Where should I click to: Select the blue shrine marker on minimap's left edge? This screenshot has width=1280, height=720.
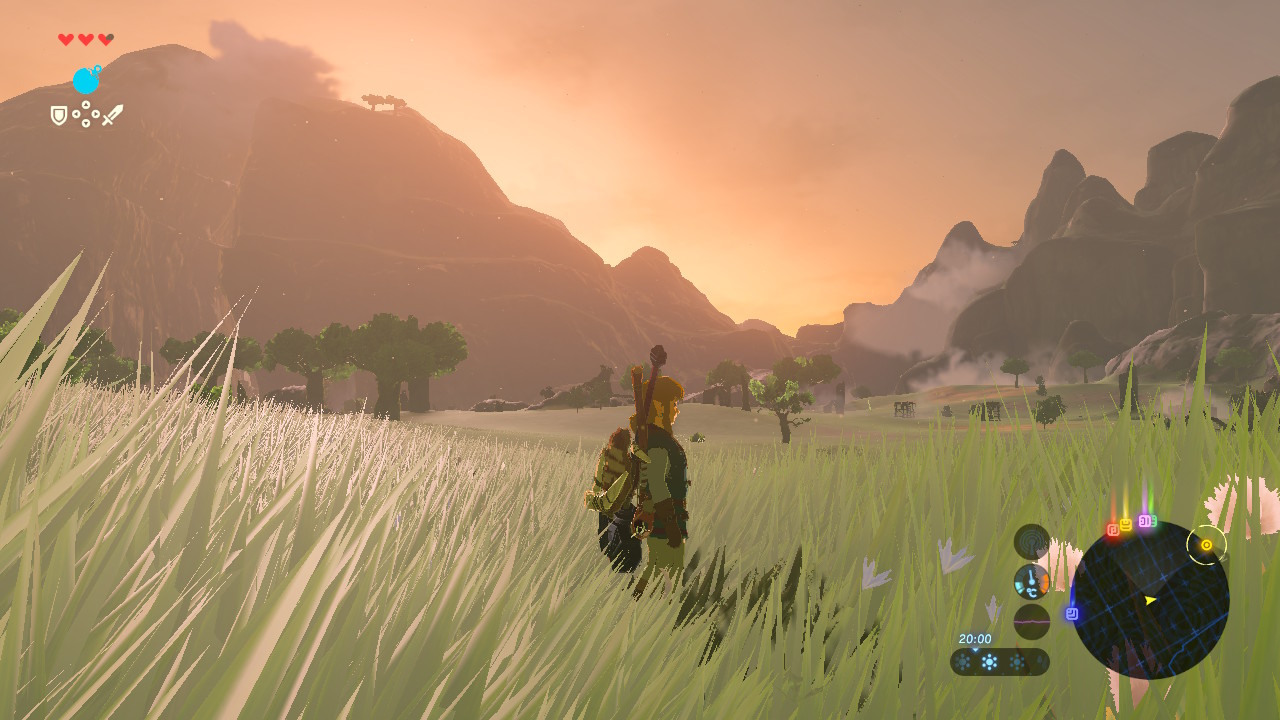(x=1072, y=613)
